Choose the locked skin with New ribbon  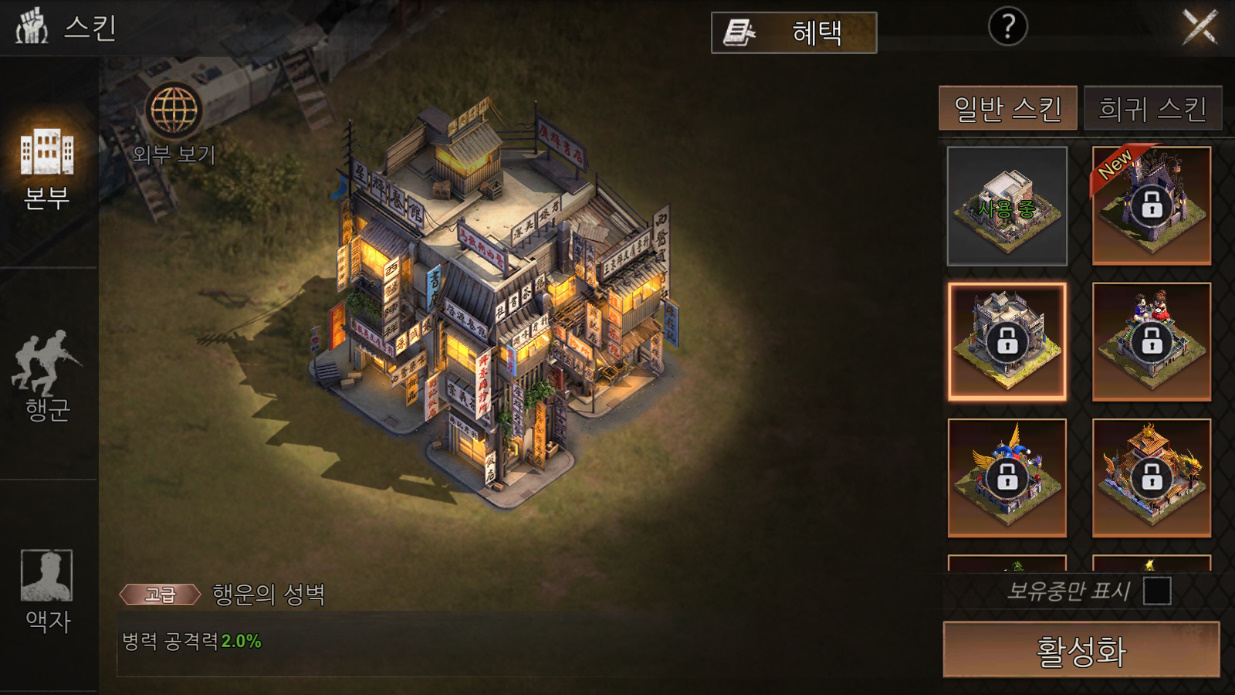pos(1151,206)
